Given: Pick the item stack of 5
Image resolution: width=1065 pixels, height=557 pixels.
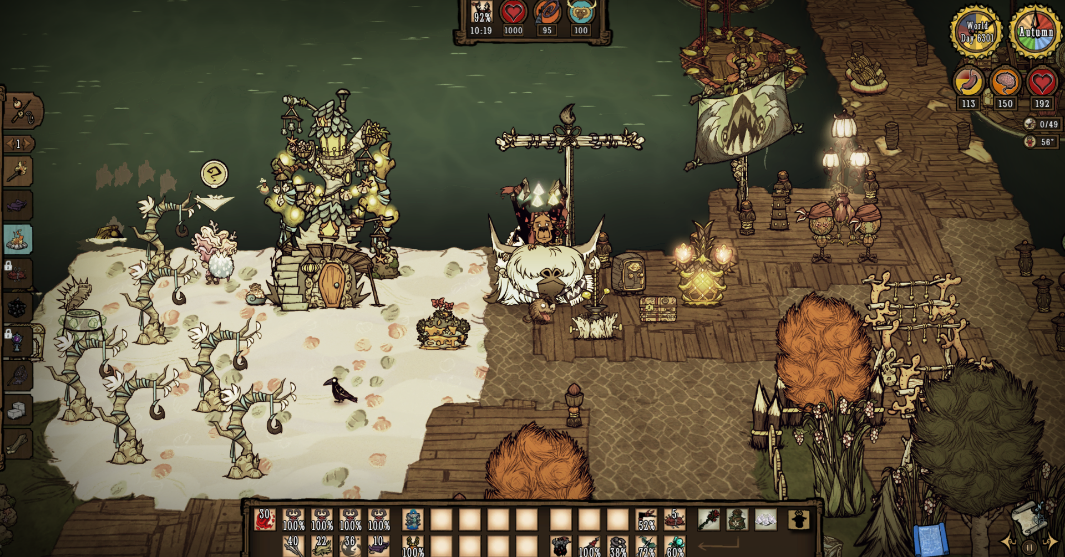Looking at the screenshot, I should pos(675,519).
